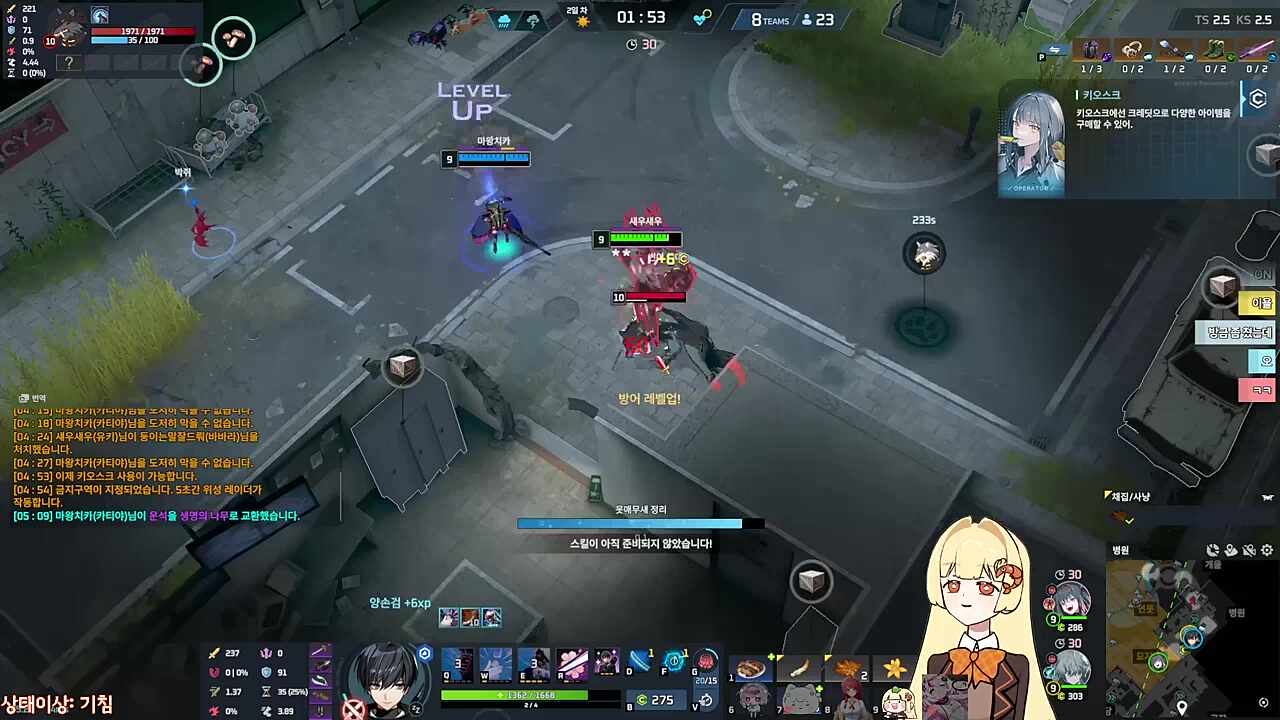Click the ping marker icon above the minimap
Viewport: 1280px width, 720px height.
1231,550
